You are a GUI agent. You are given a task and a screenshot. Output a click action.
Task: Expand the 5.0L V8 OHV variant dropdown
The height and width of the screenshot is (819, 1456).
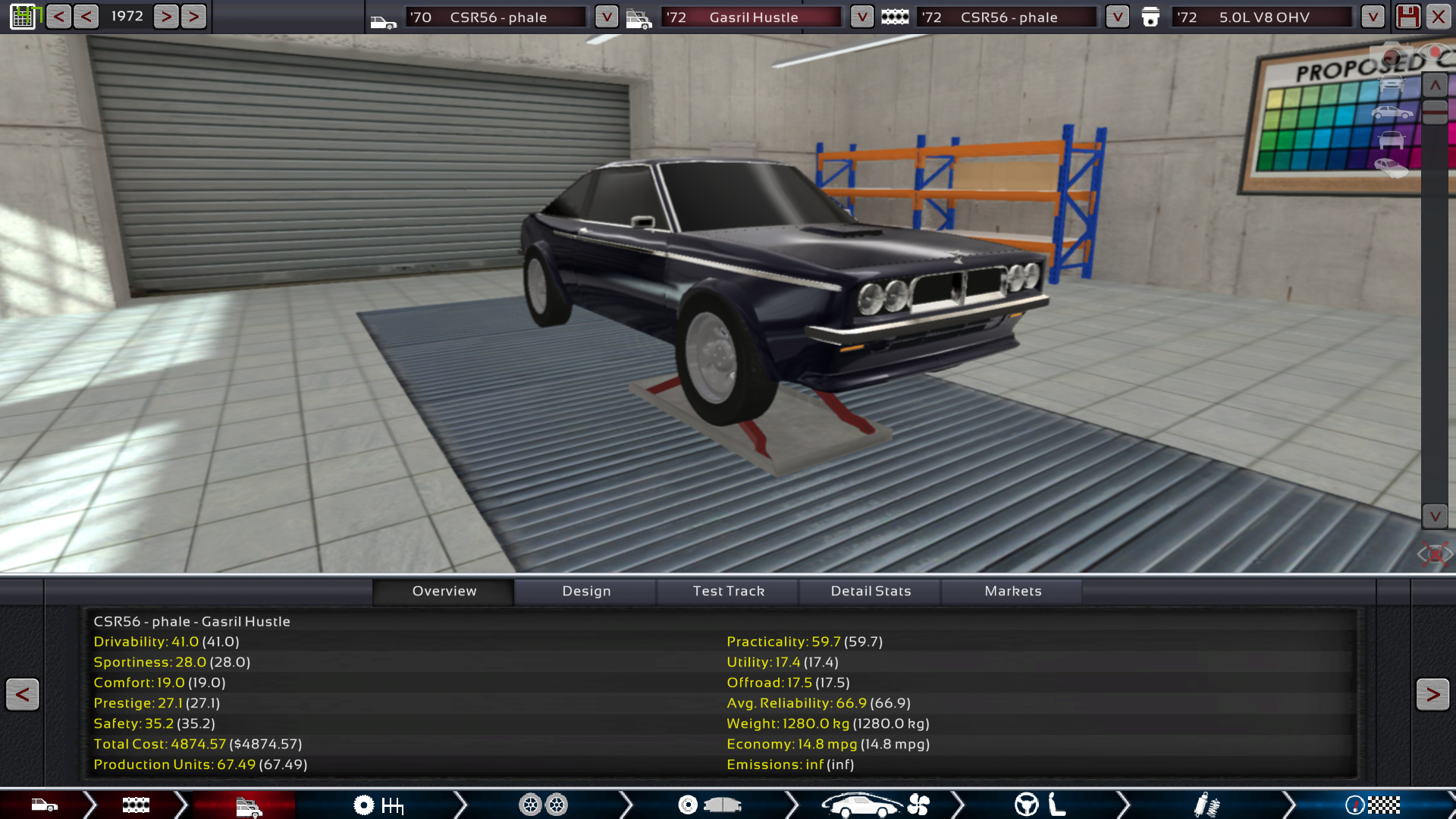1373,17
